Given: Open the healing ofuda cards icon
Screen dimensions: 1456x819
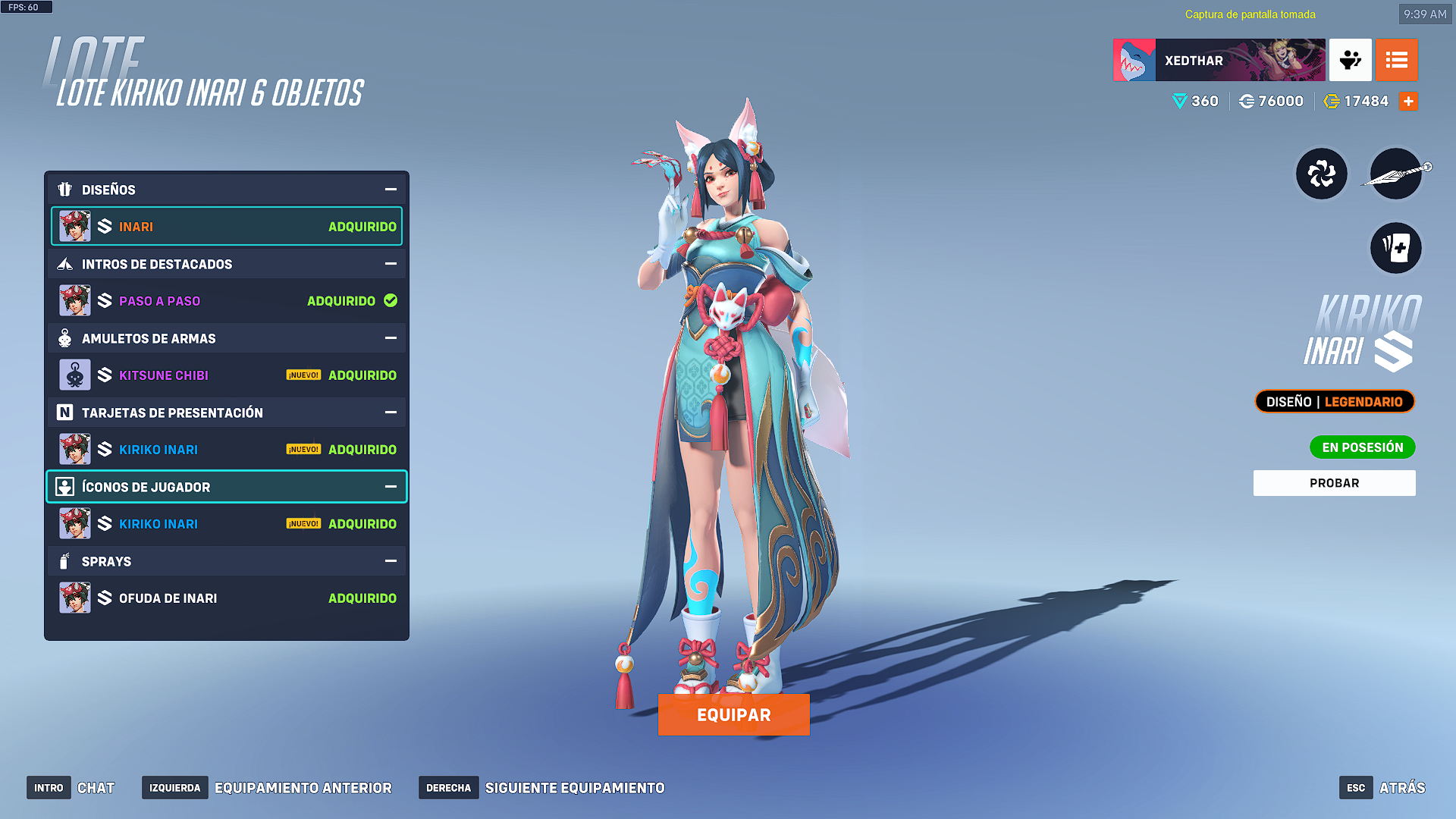Looking at the screenshot, I should 1395,248.
